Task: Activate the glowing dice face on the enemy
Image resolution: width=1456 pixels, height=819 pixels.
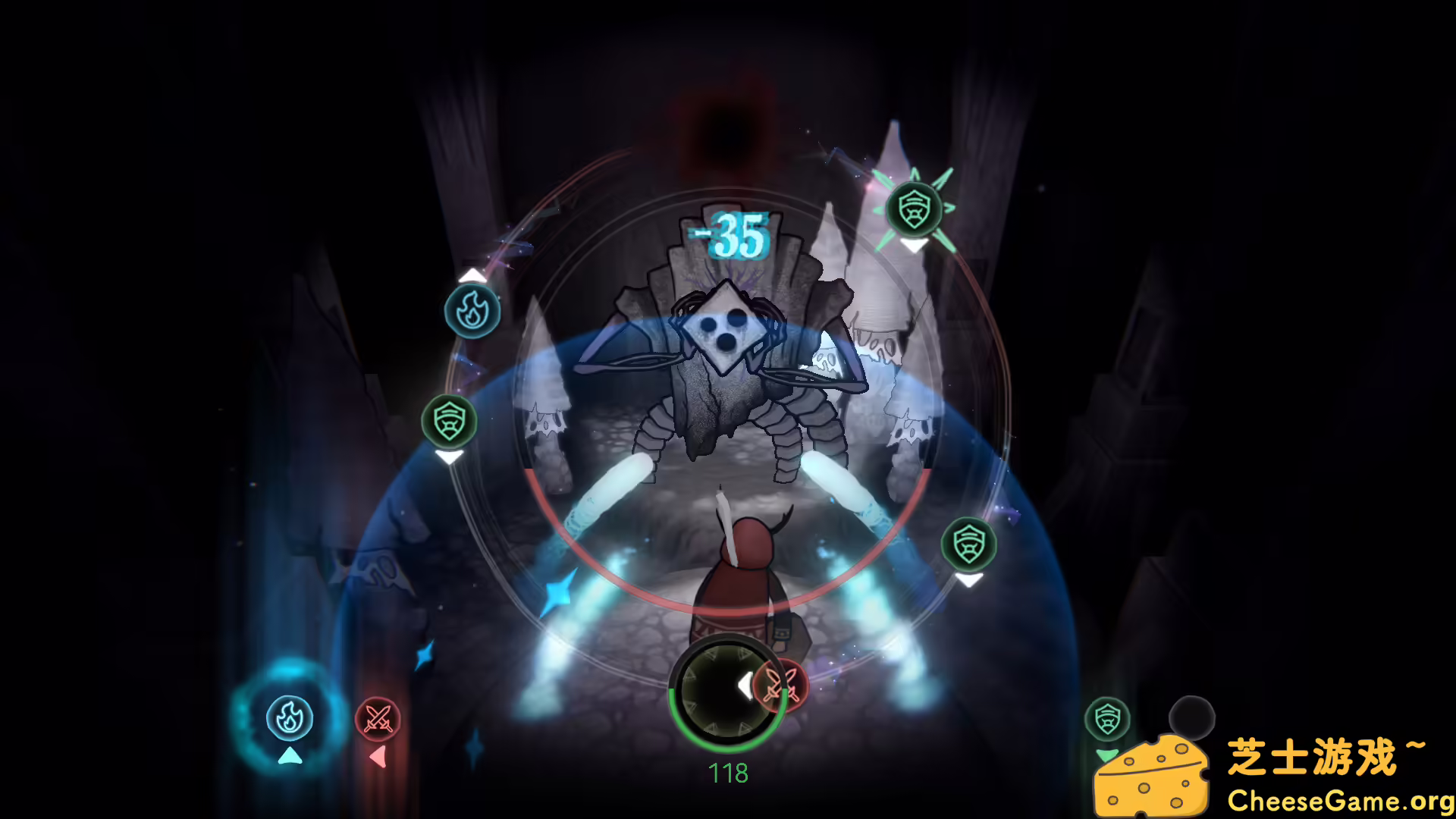Action: tap(726, 332)
